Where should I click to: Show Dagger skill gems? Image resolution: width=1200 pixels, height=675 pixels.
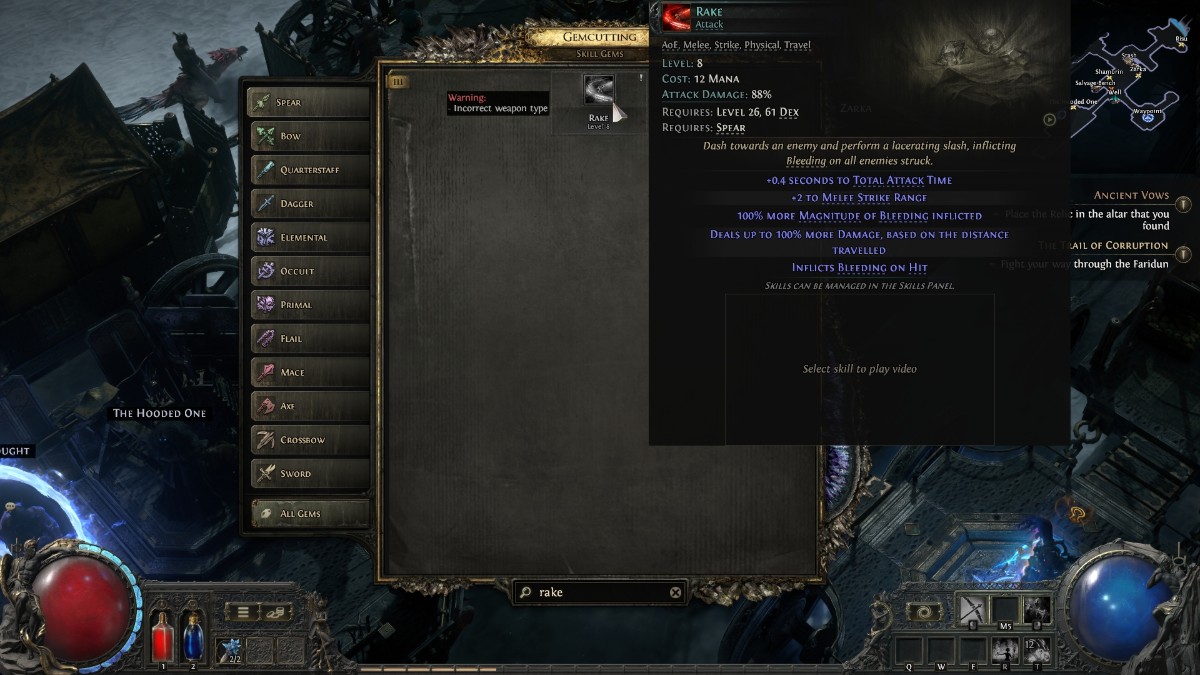click(308, 204)
